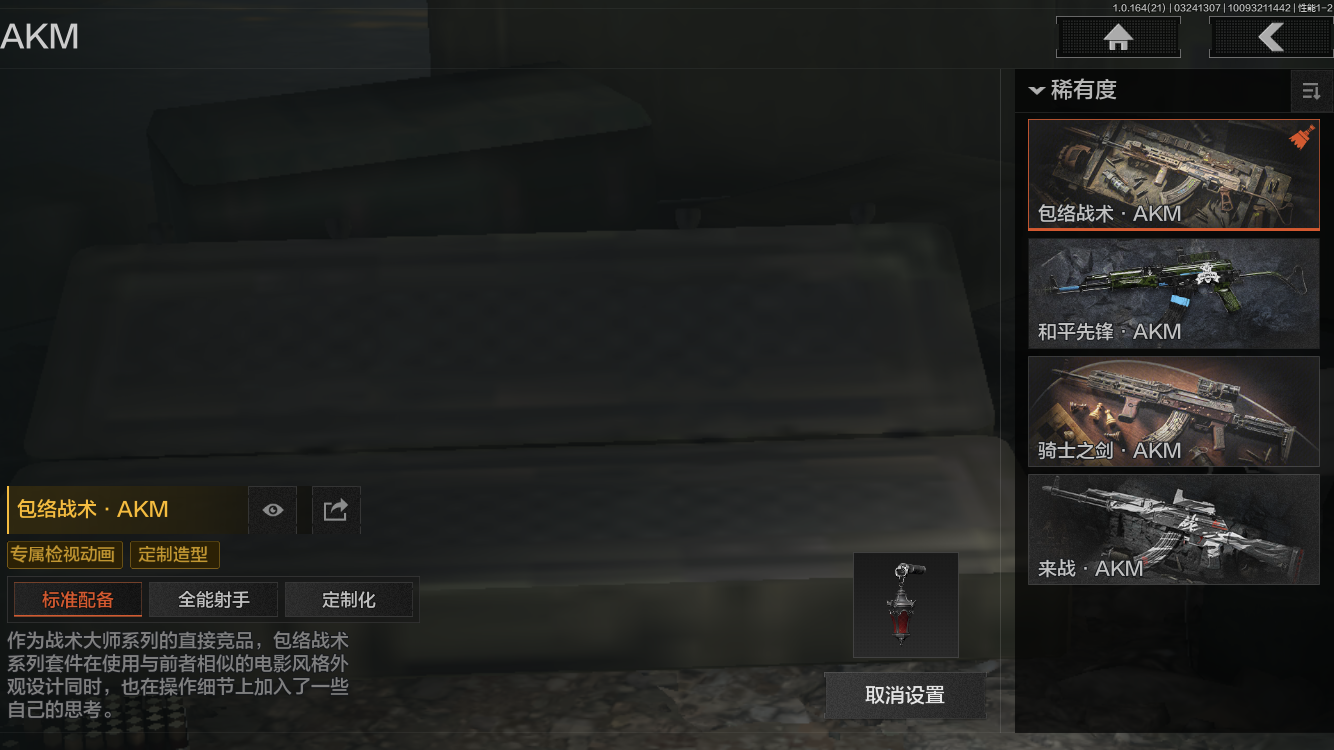The height and width of the screenshot is (750, 1334).
Task: Select the 和平先锋·AKM skin
Action: [1173, 293]
